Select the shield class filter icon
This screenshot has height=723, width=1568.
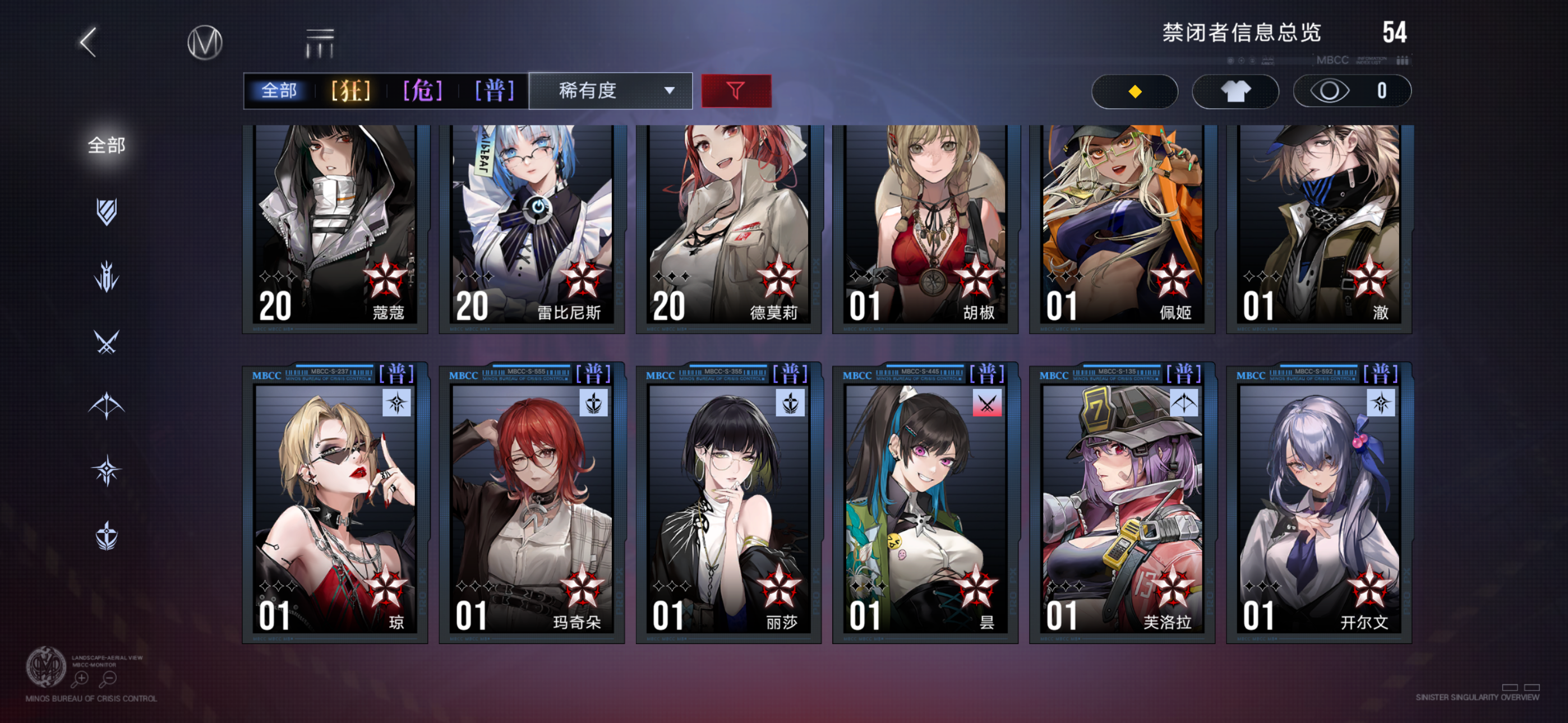pyautogui.click(x=107, y=210)
